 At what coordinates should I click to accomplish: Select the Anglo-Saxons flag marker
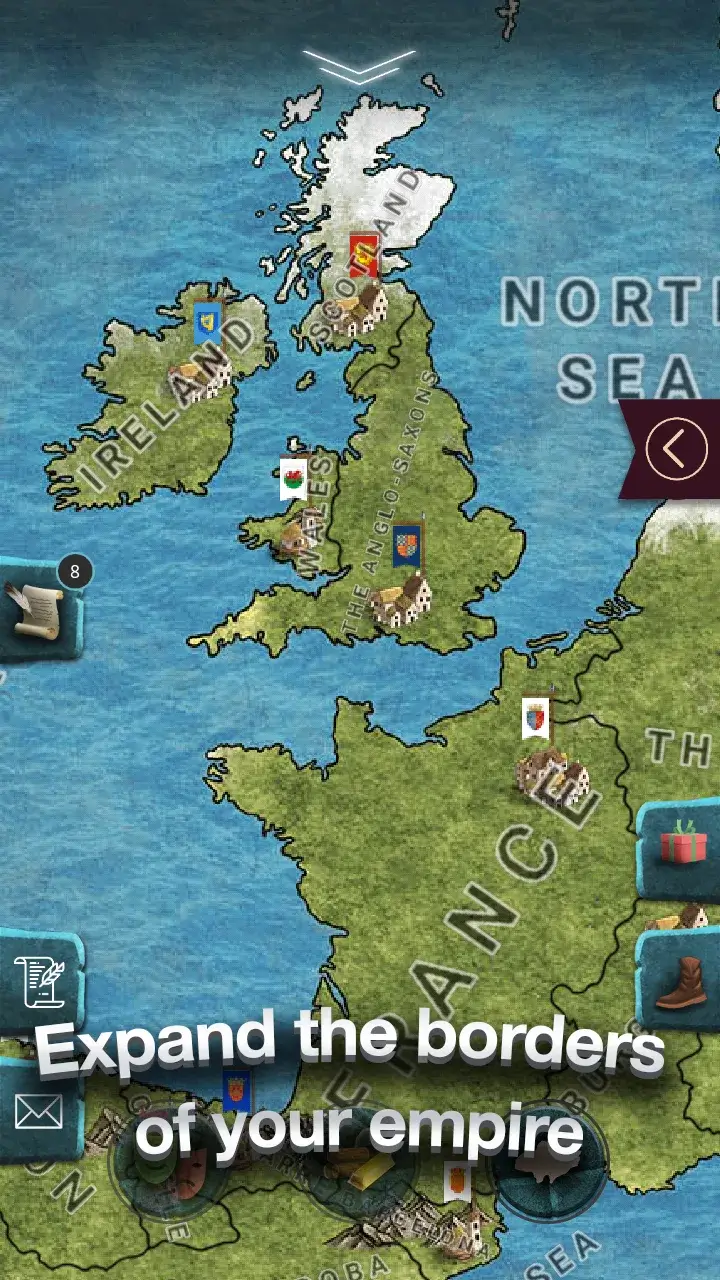(407, 545)
